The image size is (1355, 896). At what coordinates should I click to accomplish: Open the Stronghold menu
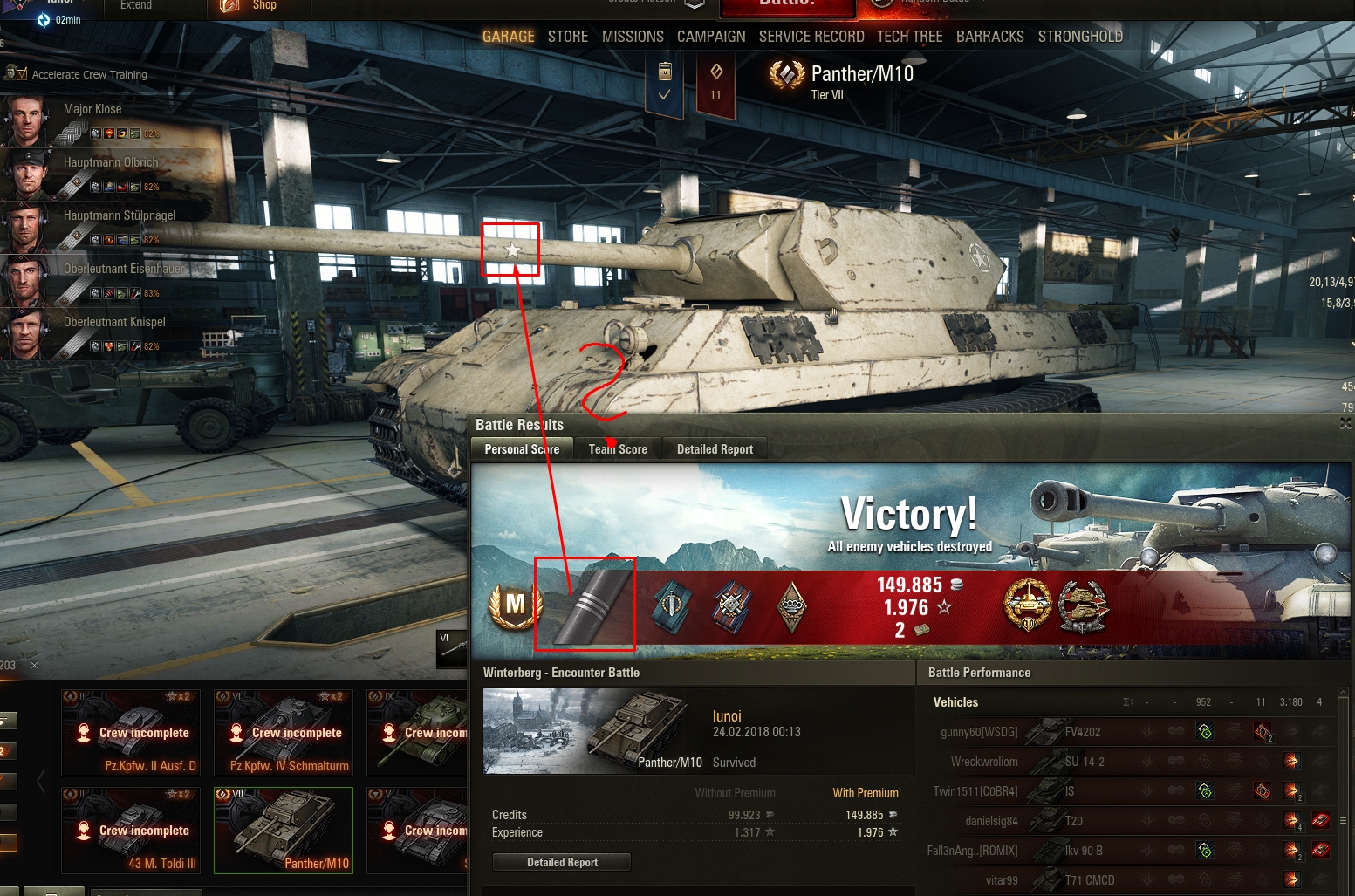click(x=1080, y=37)
